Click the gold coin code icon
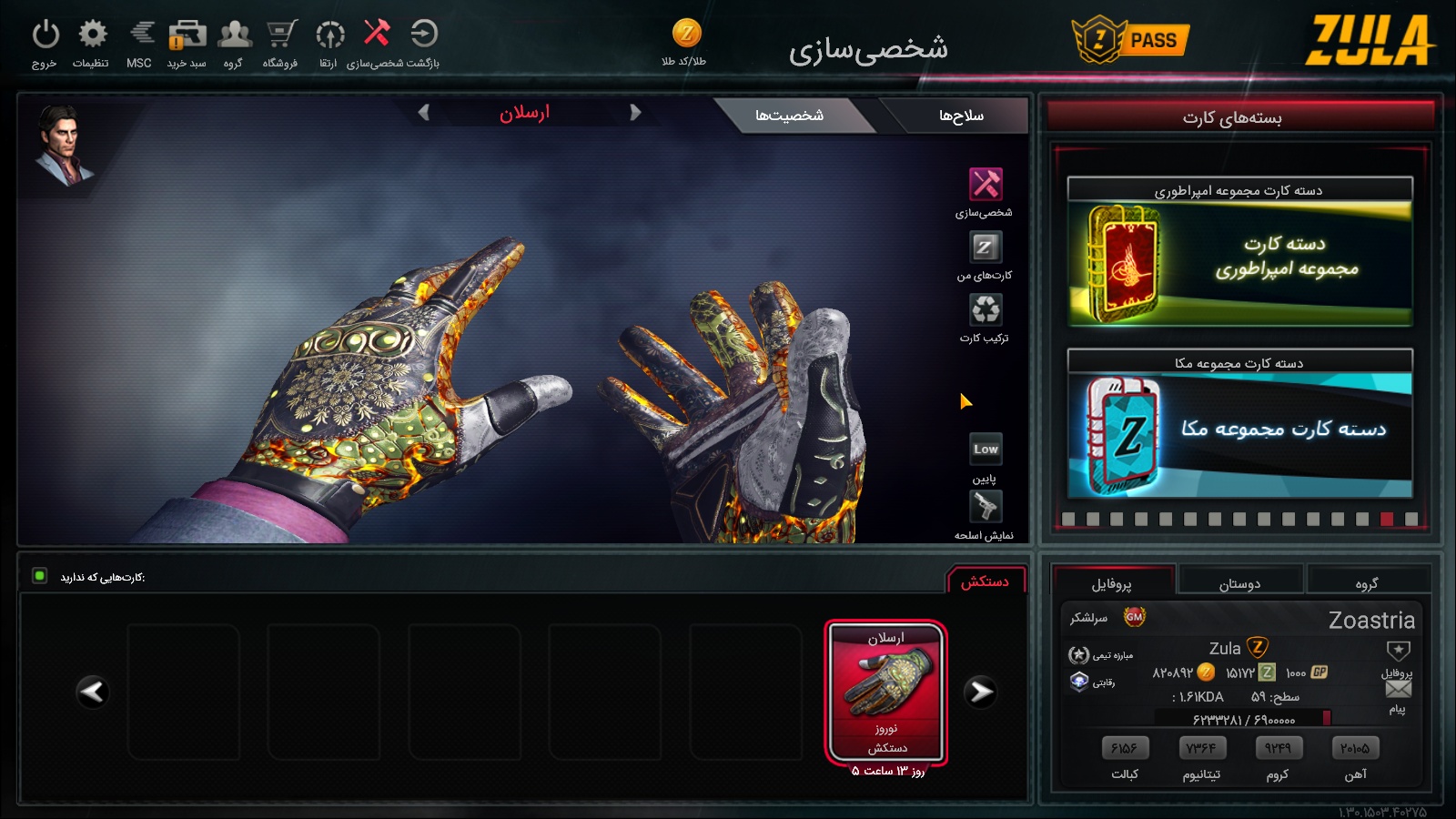 point(686,34)
